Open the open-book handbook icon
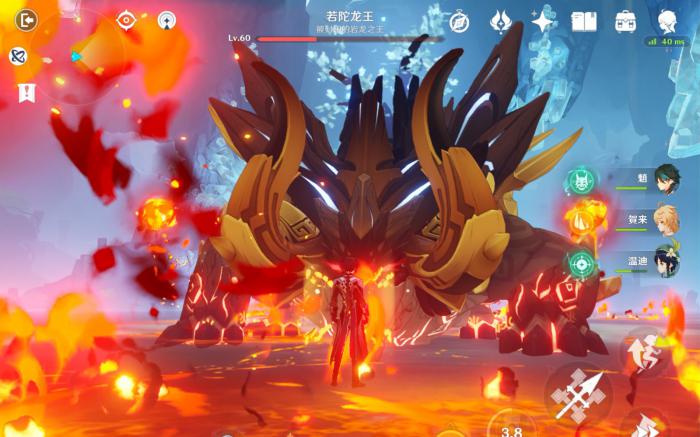700x437 pixels. (x=584, y=22)
